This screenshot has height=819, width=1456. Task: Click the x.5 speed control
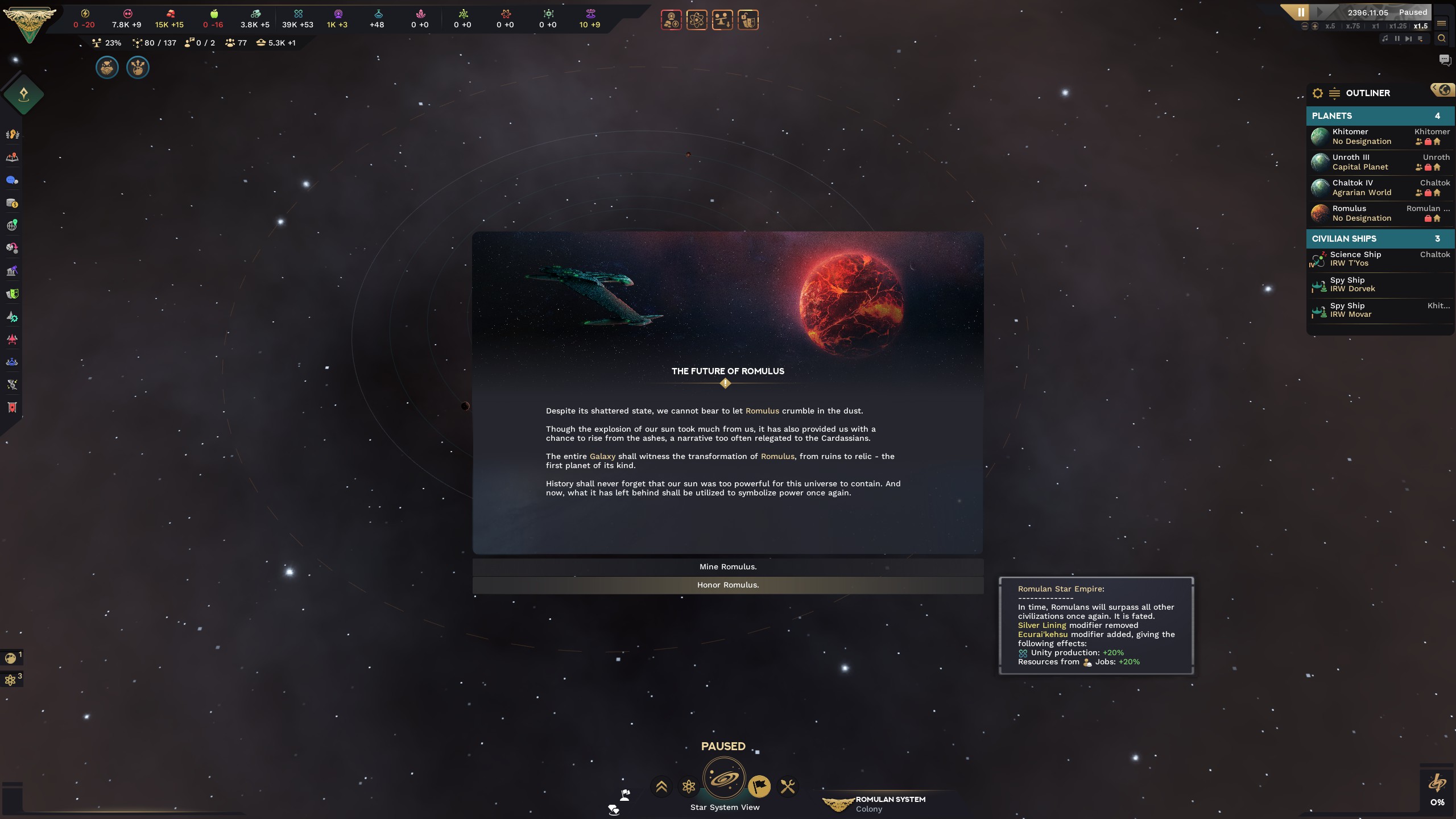coord(1330,27)
